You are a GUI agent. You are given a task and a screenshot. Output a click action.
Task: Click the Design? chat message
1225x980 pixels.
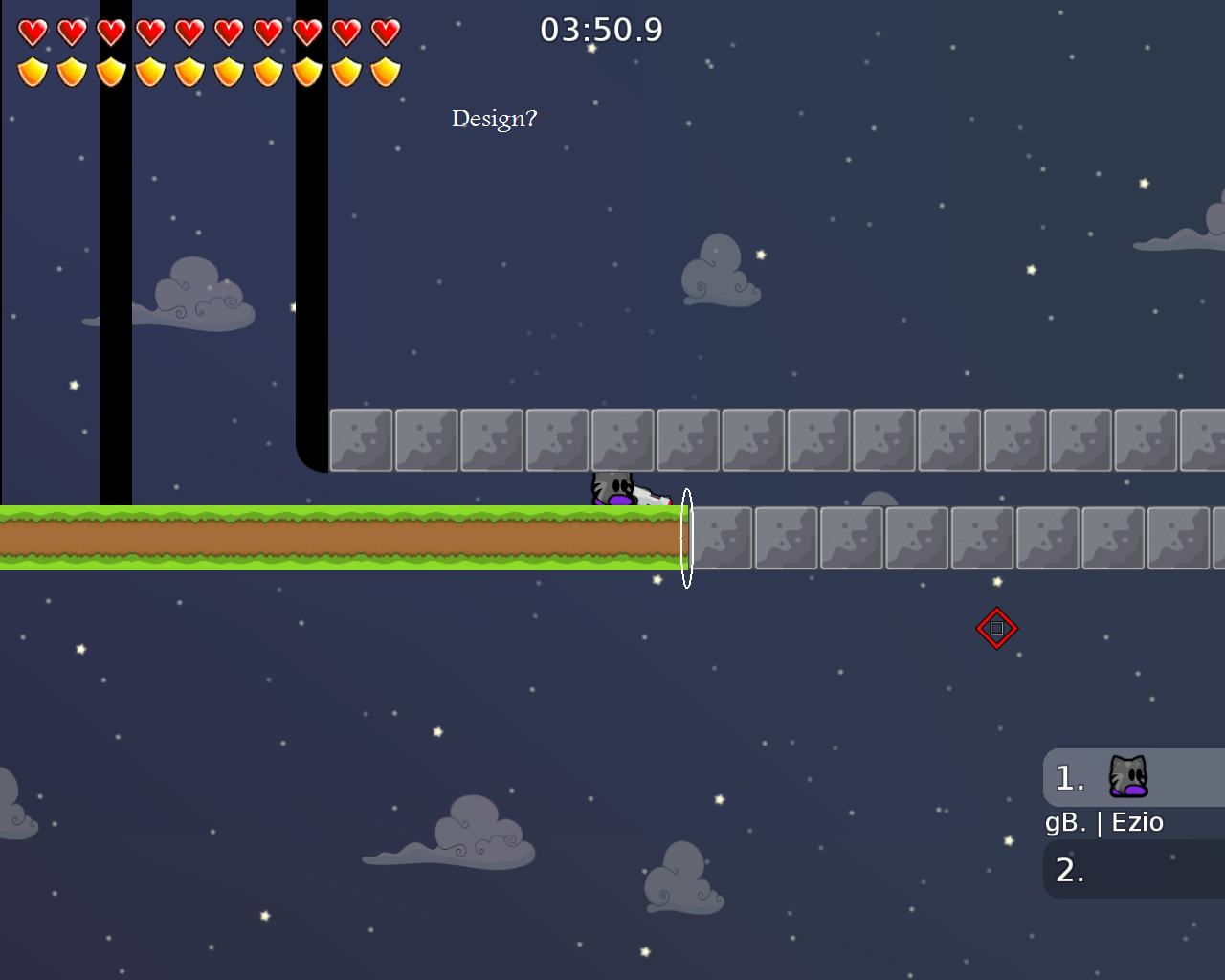(494, 119)
